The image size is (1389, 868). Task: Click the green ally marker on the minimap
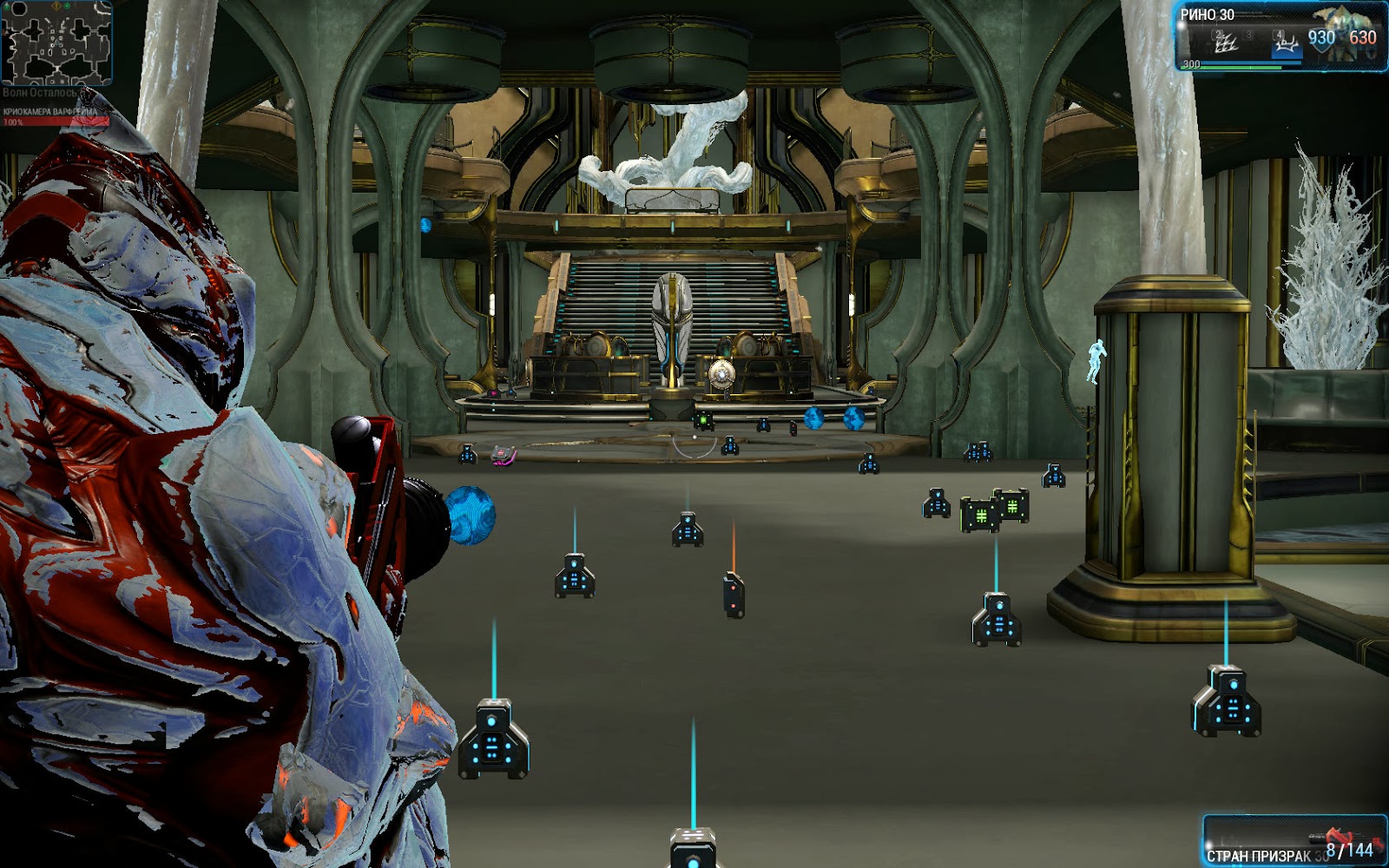point(67,6)
